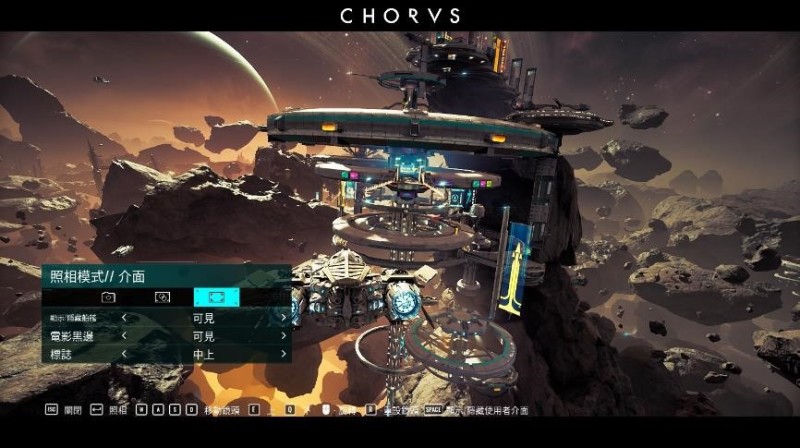
Task: Decrease the 電影黑邊 letterbox setting
Action: (124, 337)
